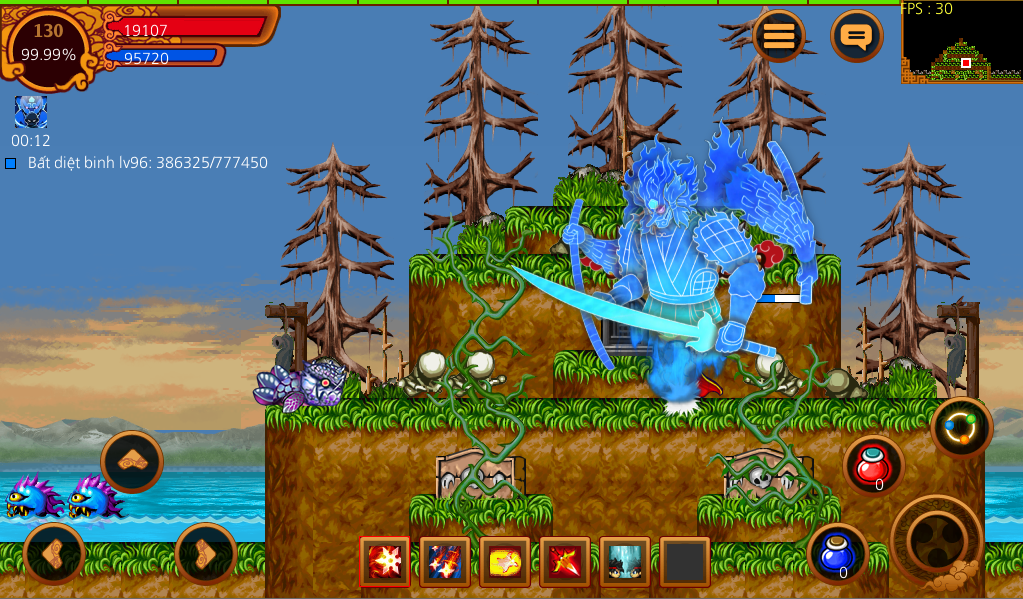Open the chat speech bubble button
Image resolution: width=1023 pixels, height=599 pixels.
coord(856,37)
